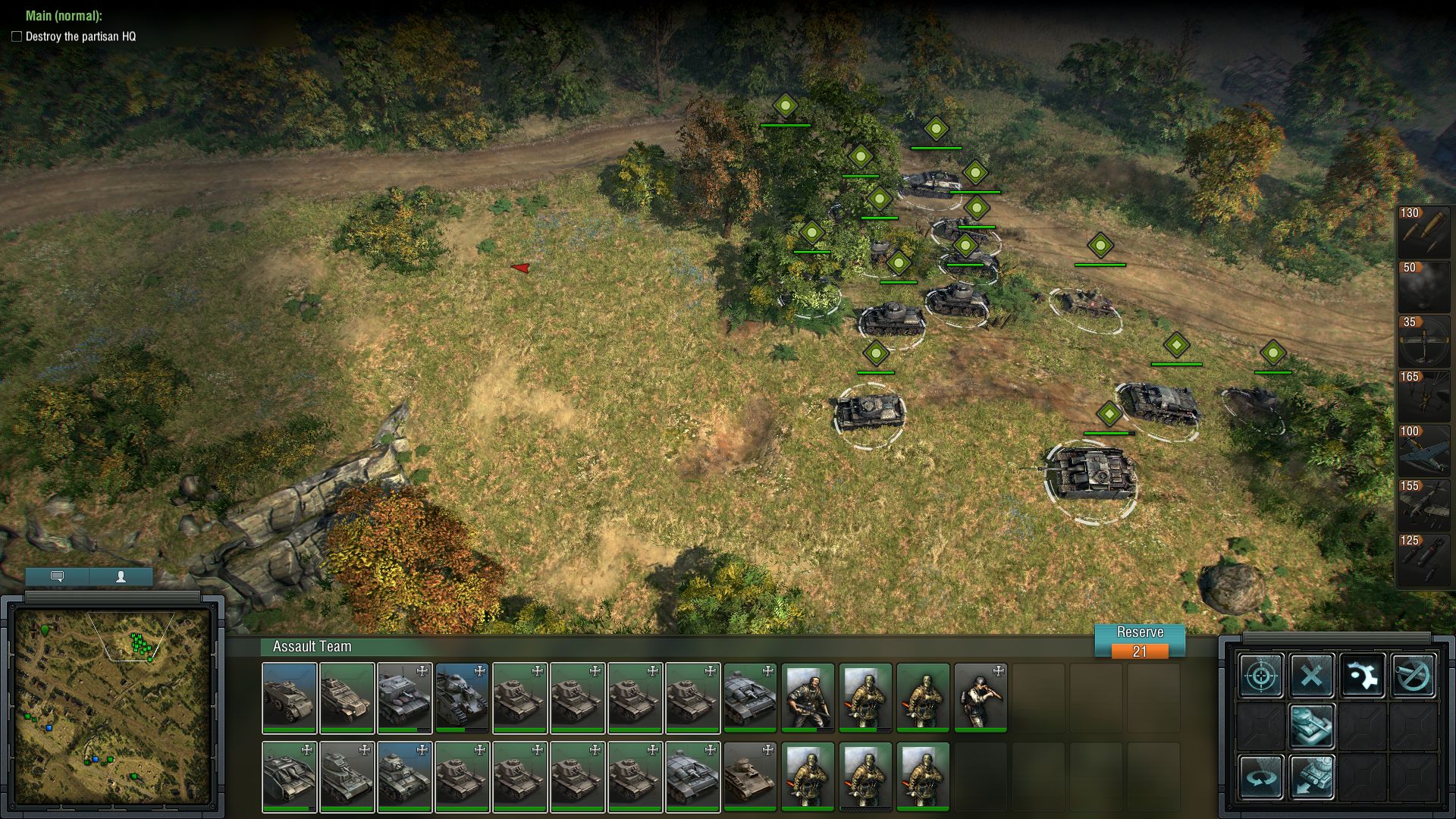This screenshot has width=1456, height=819.
Task: Switch to the player silhouette tab
Action: pos(121,576)
